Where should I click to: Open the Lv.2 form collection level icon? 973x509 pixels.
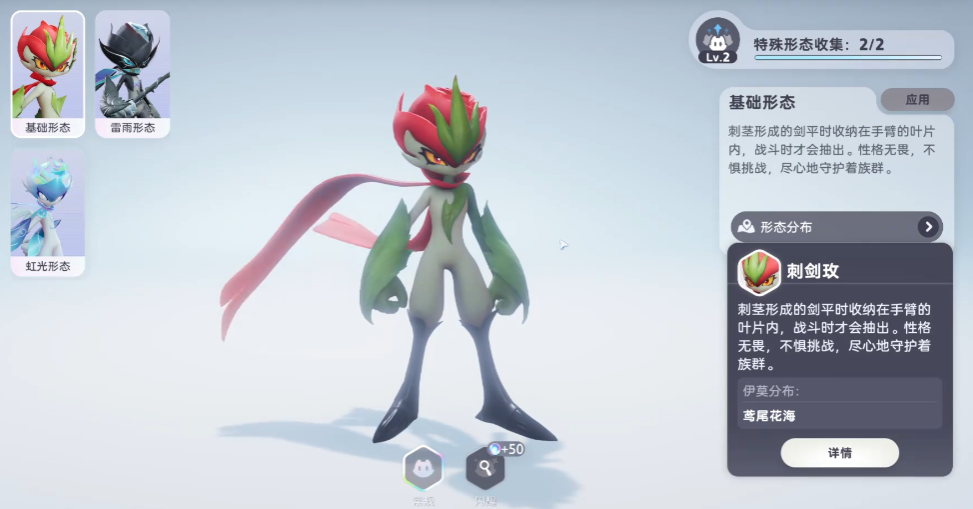[718, 42]
